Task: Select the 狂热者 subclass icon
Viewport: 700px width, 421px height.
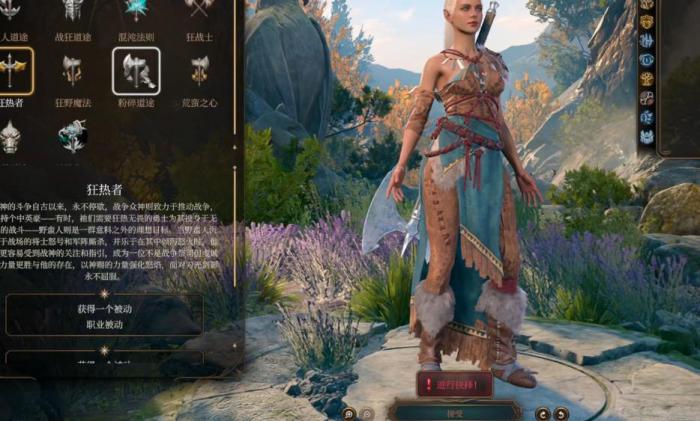Action: [12, 70]
